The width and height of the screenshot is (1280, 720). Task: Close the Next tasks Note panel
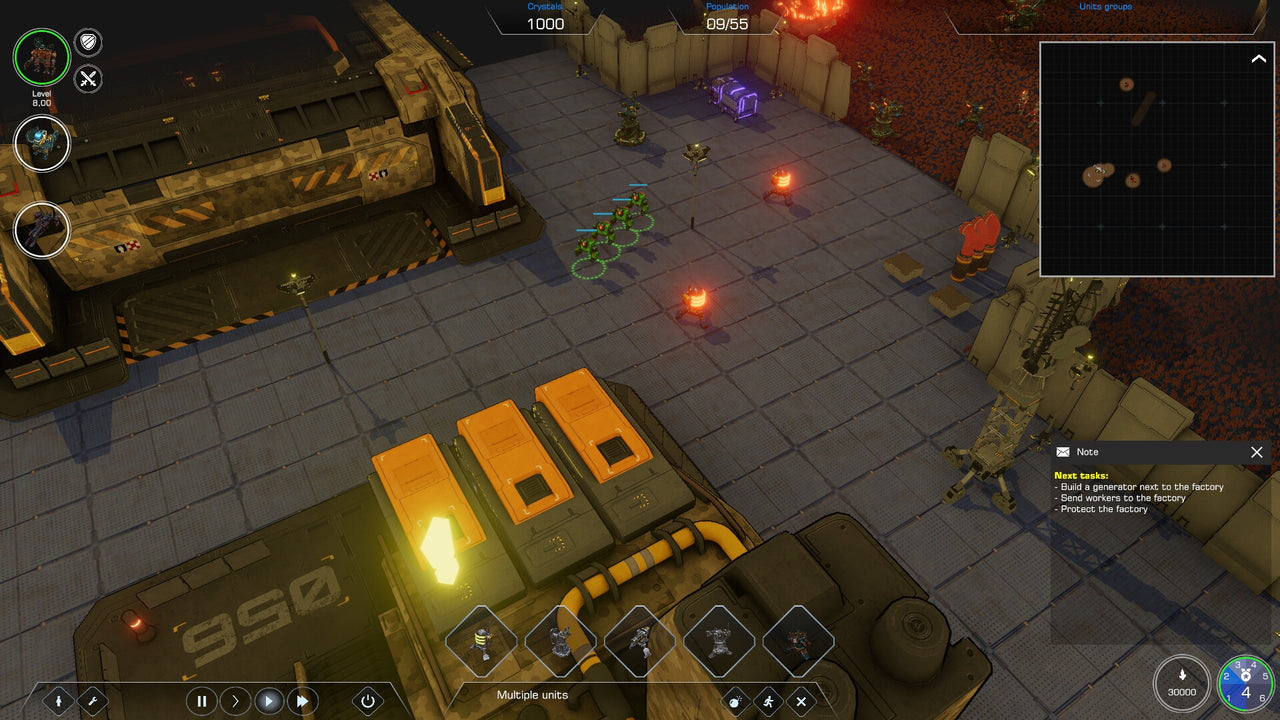point(1257,452)
